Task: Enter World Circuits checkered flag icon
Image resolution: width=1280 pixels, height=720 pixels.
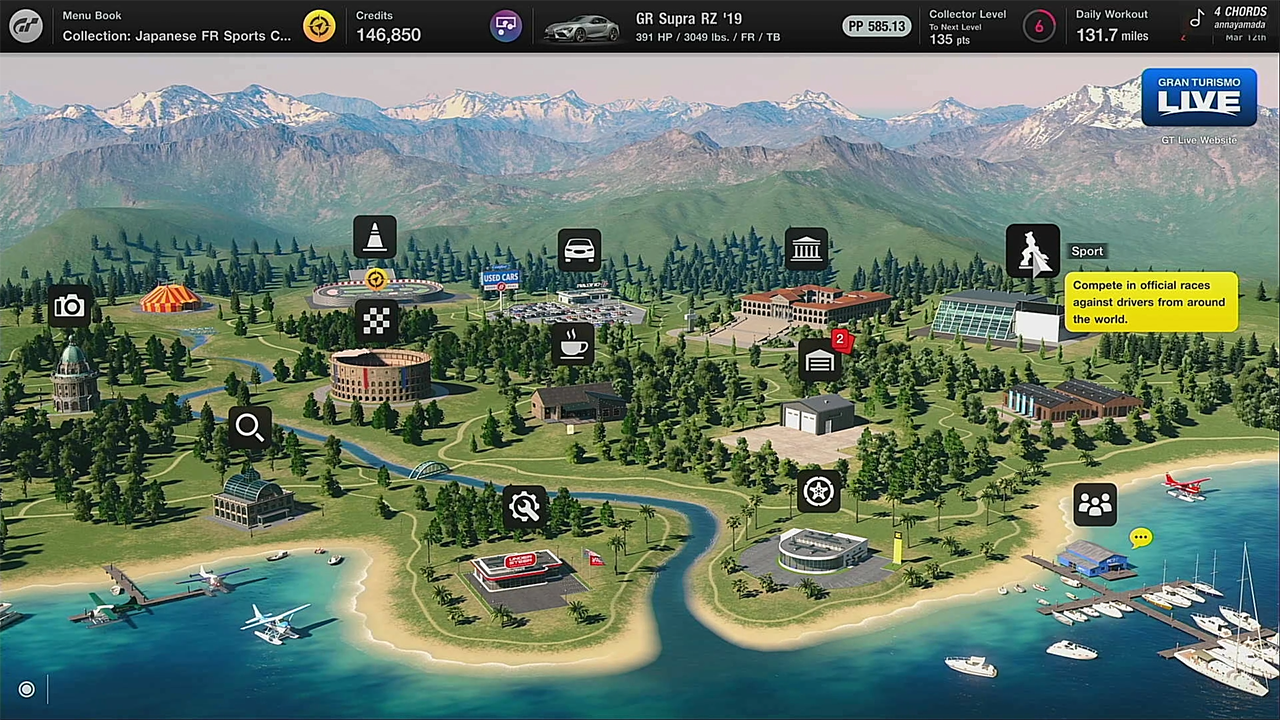Action: (376, 321)
